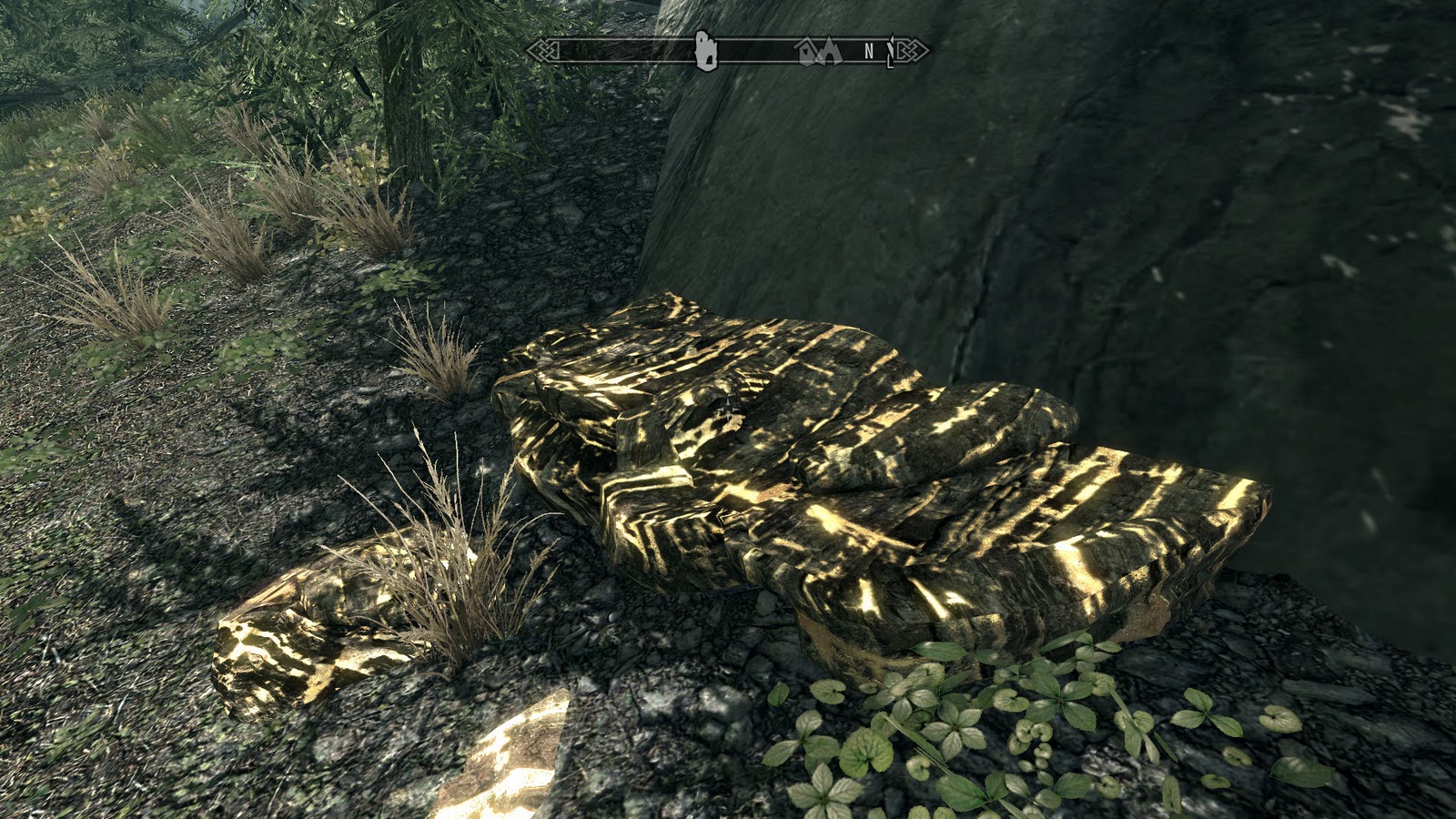Click the left decorative knot of the compass
The image size is (1456, 819).
point(543,50)
